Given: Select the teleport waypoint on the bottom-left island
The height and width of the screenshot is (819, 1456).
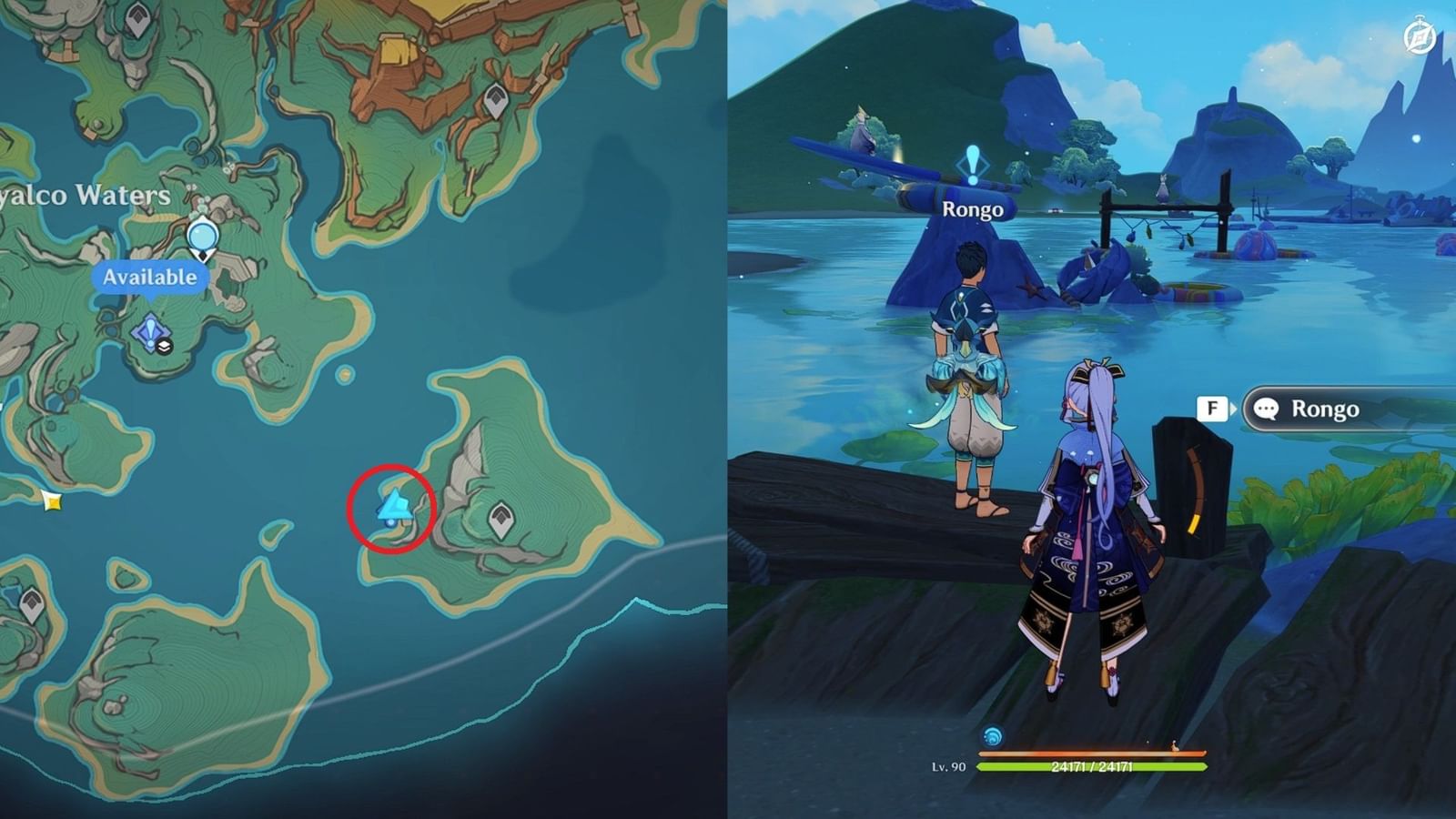Looking at the screenshot, I should pos(32,601).
